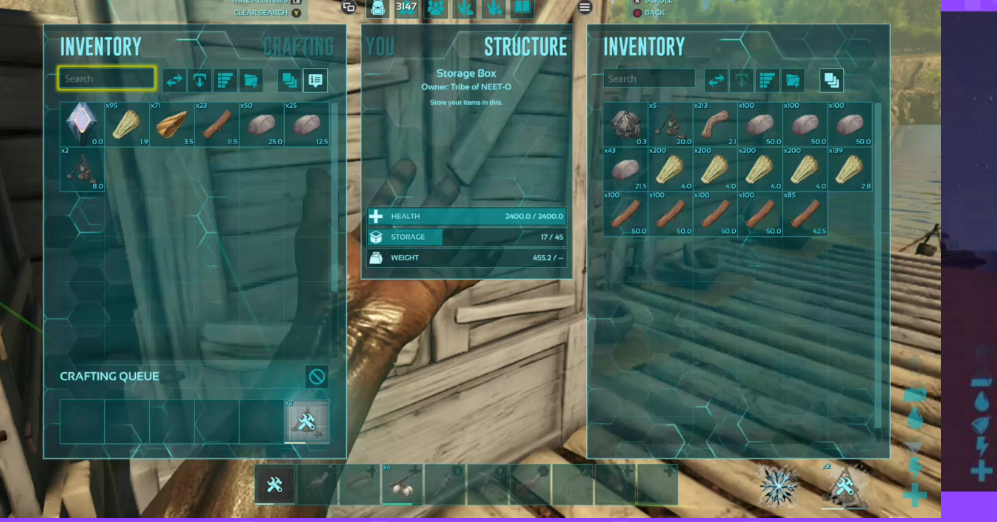Select the x139 thatch stack in storage box
The height and width of the screenshot is (522, 997).
pos(851,169)
